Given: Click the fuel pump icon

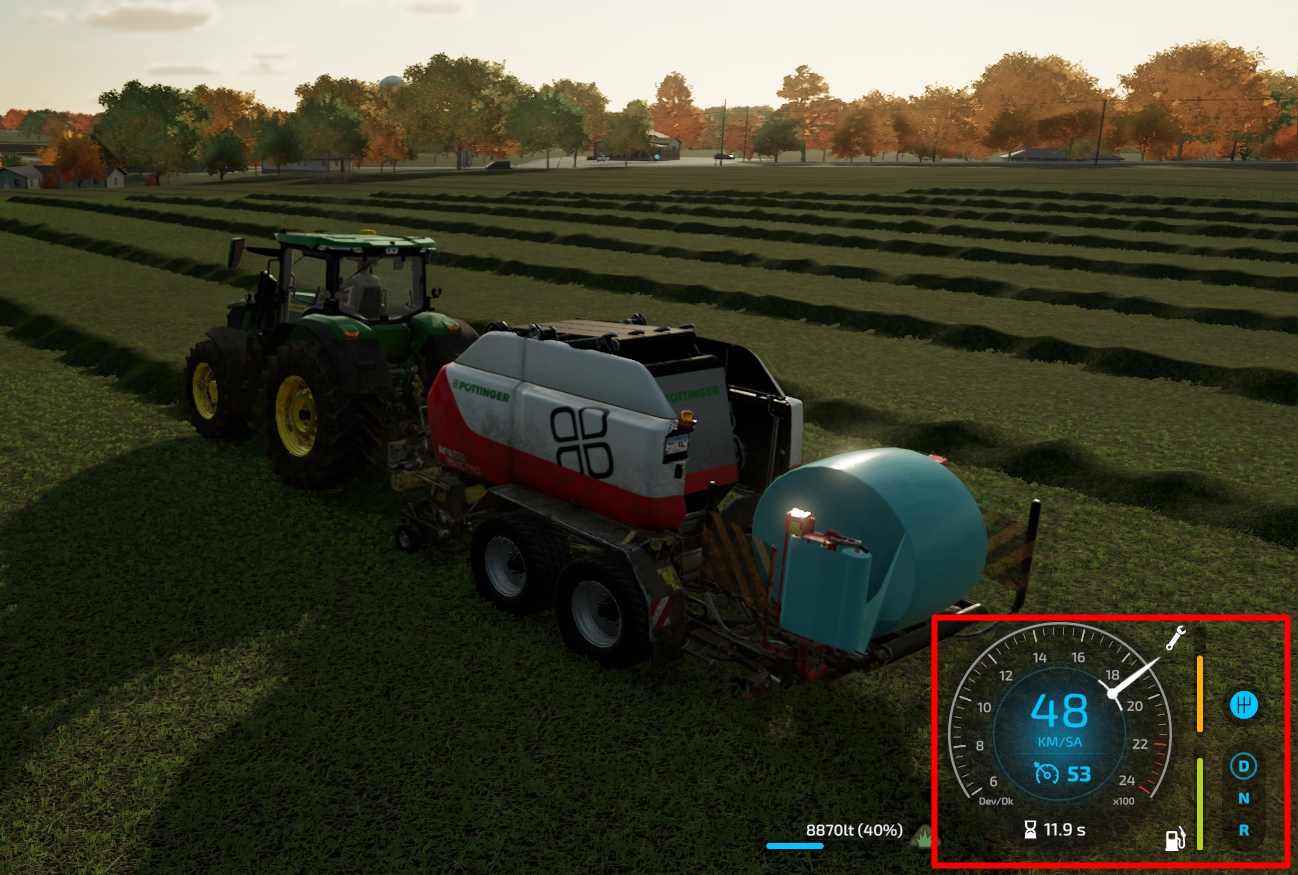Looking at the screenshot, I should point(1176,838).
